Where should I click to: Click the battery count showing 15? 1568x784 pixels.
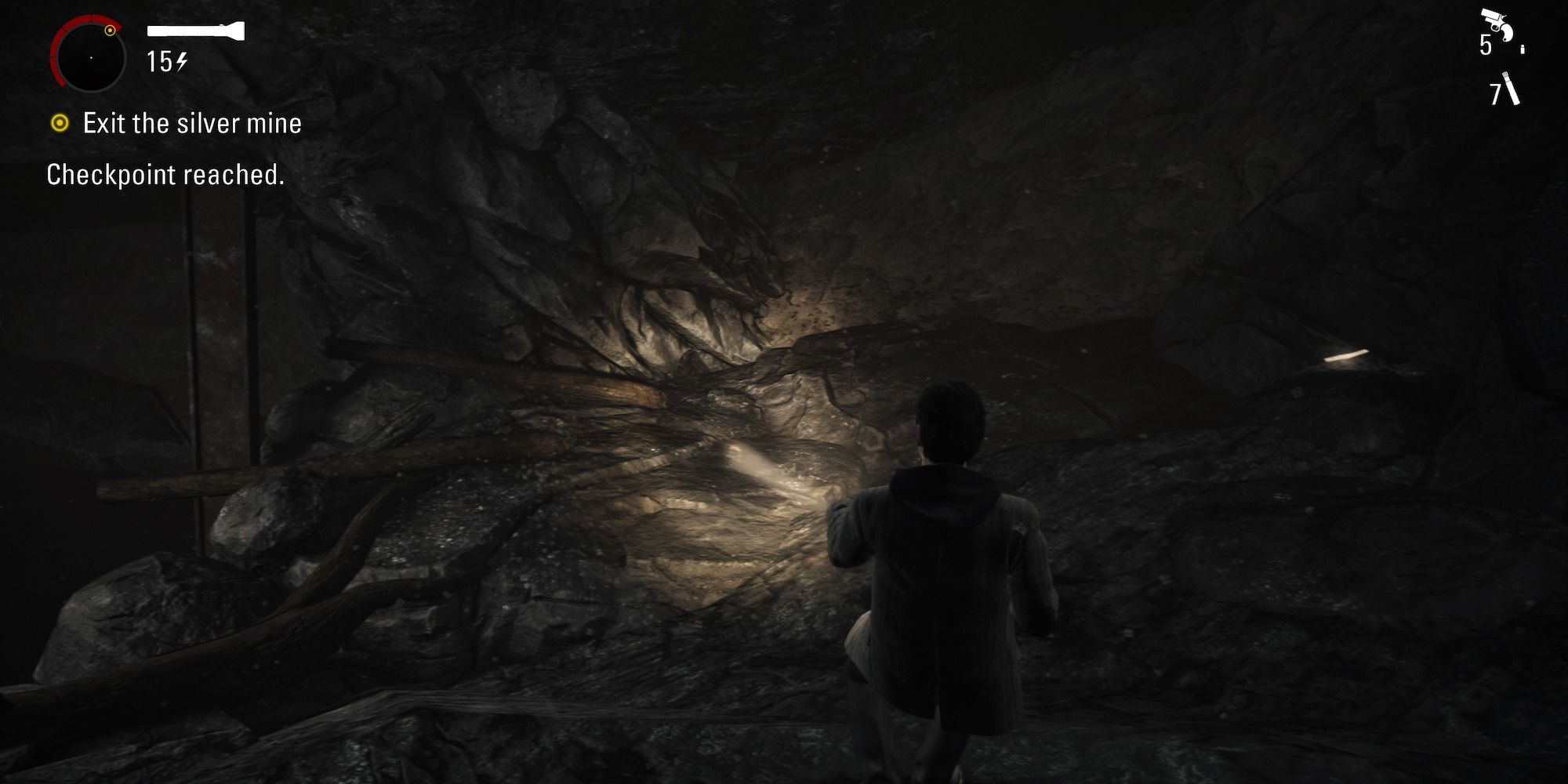(x=159, y=63)
